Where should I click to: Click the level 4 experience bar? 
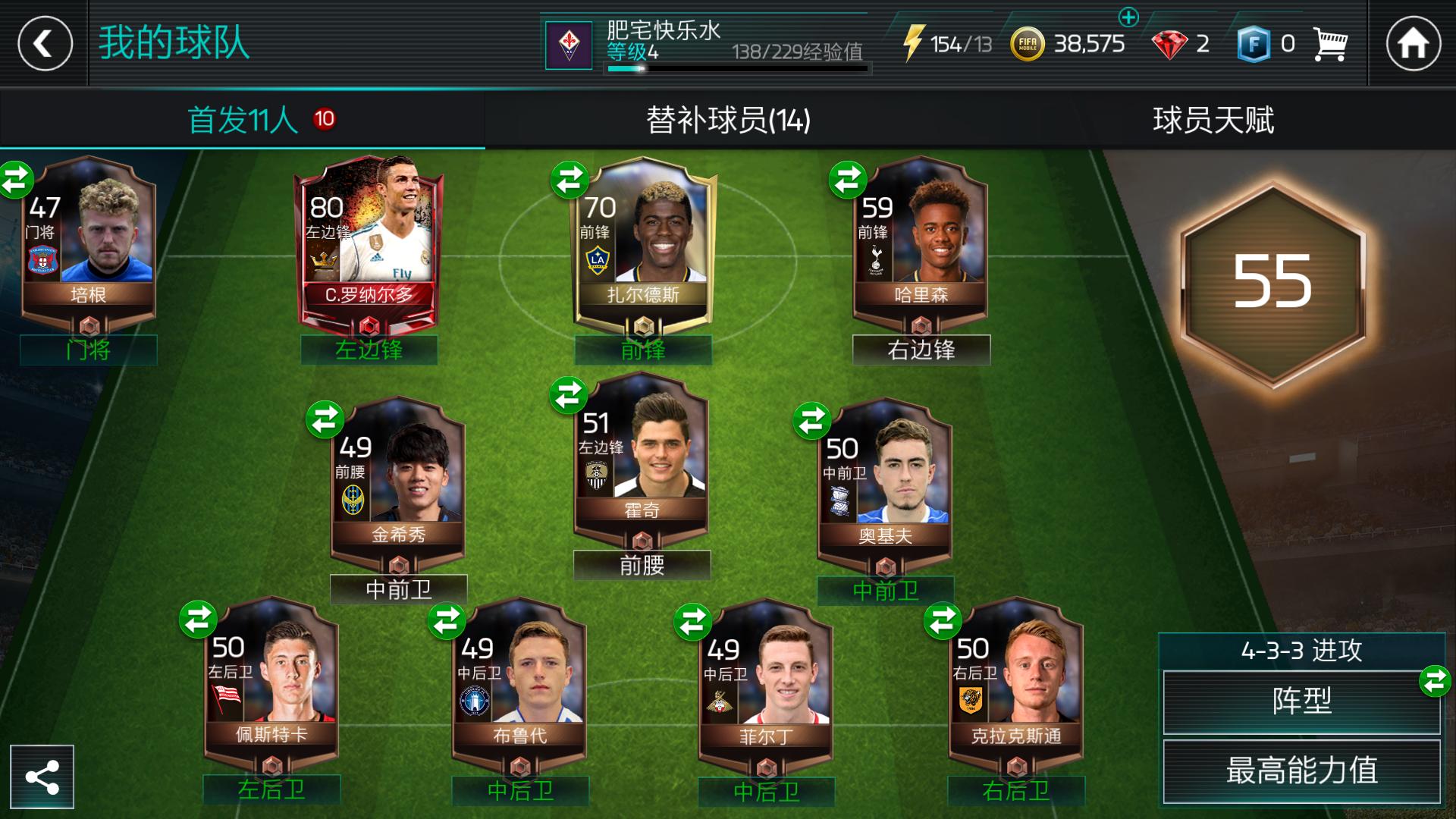point(736,68)
